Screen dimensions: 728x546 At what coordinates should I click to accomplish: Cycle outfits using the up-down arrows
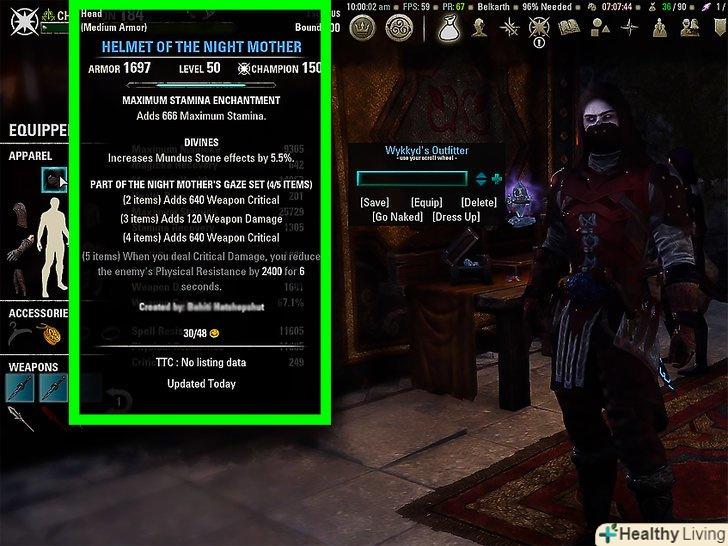(x=481, y=179)
